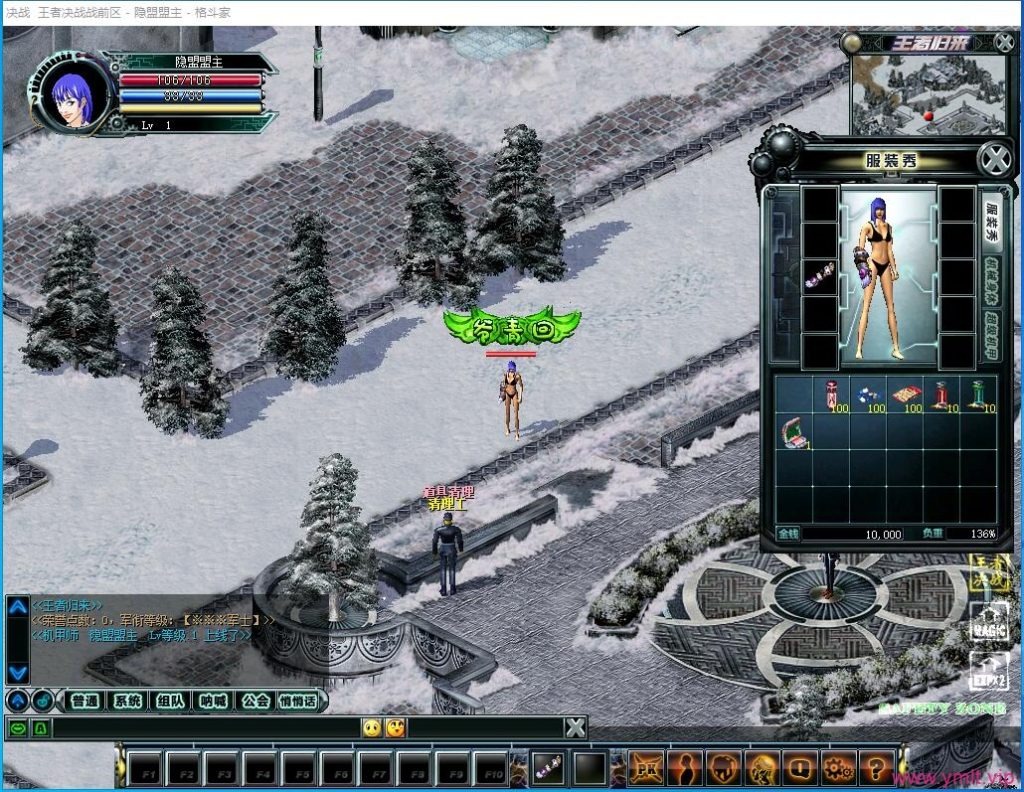Select the 公会 guild chat tab

pyautogui.click(x=255, y=701)
